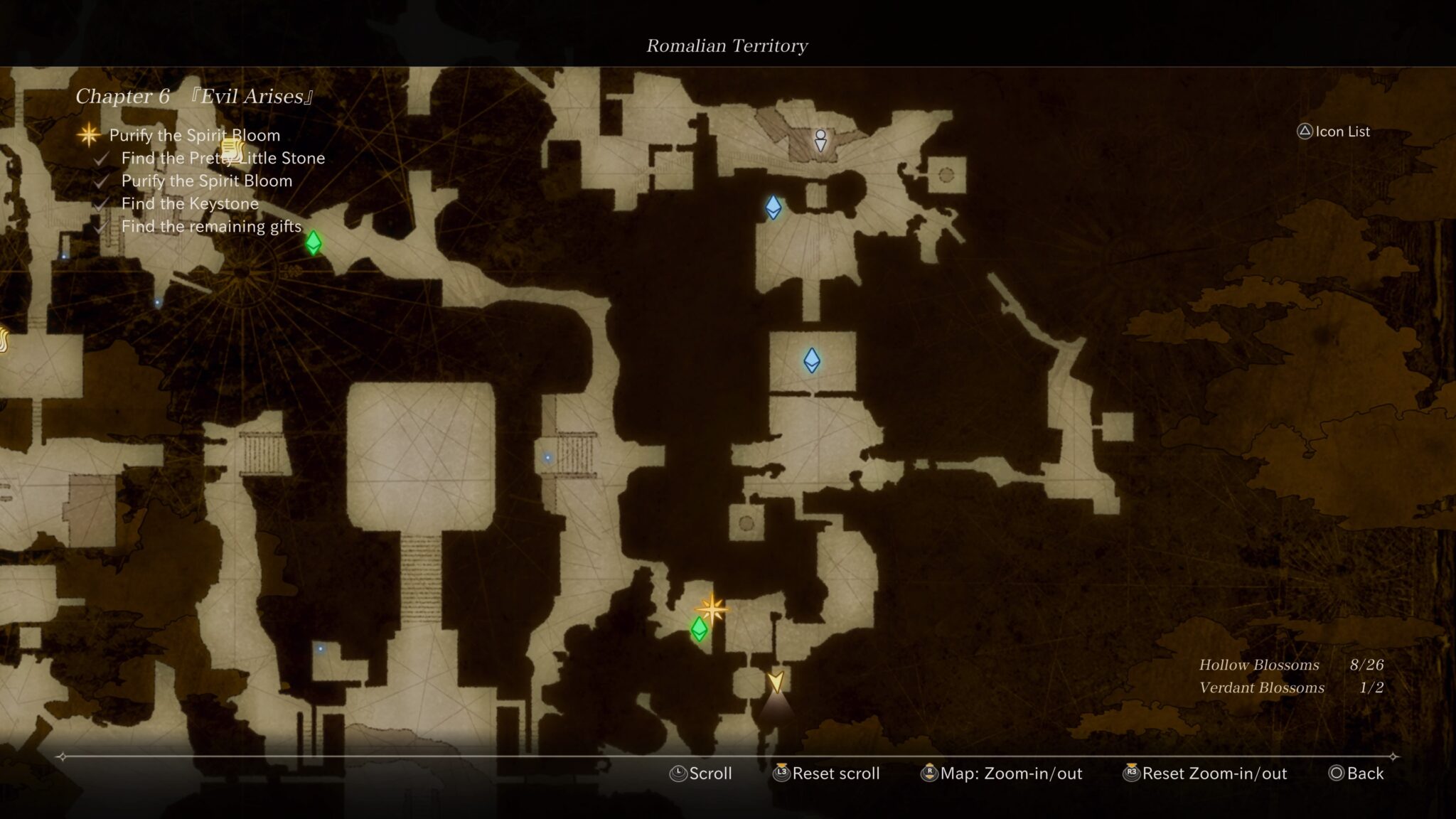Select the Reset scroll control

pyautogui.click(x=828, y=773)
